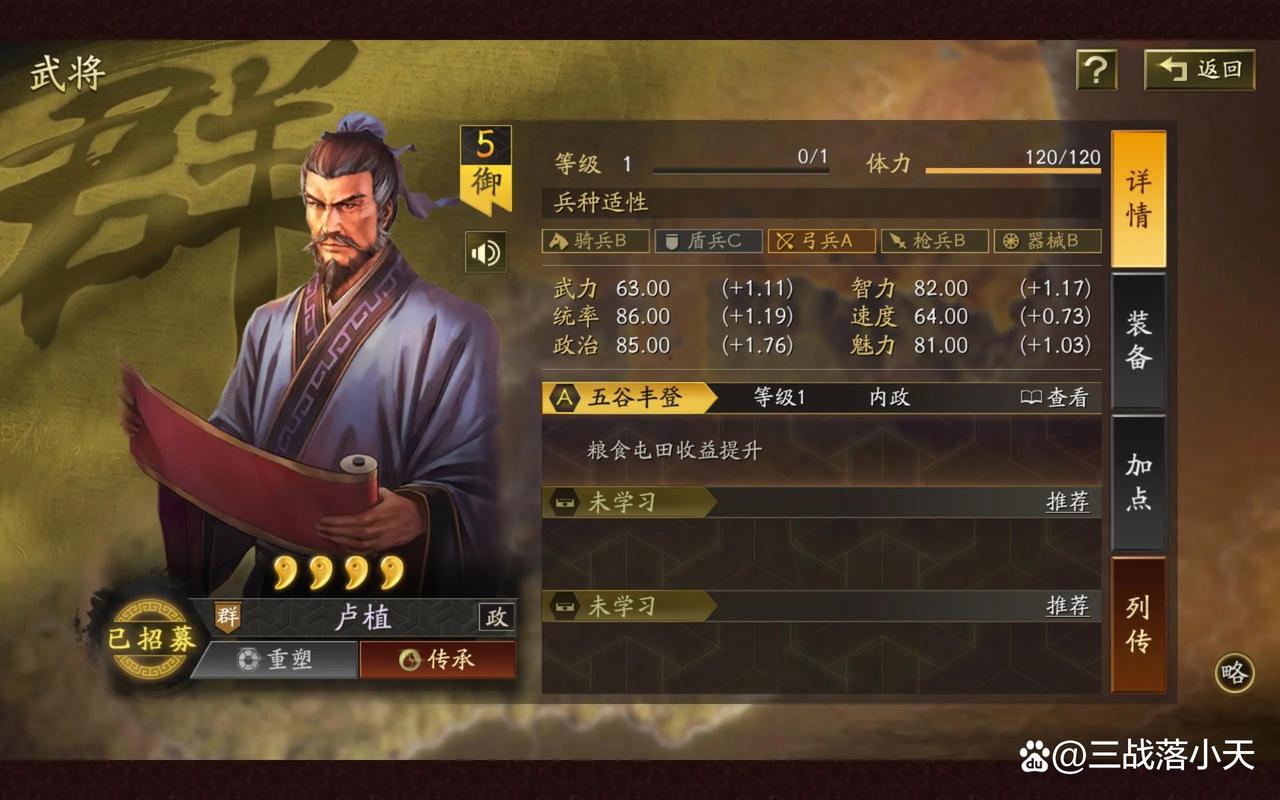Click the 器械B siege machine icon

[1045, 240]
